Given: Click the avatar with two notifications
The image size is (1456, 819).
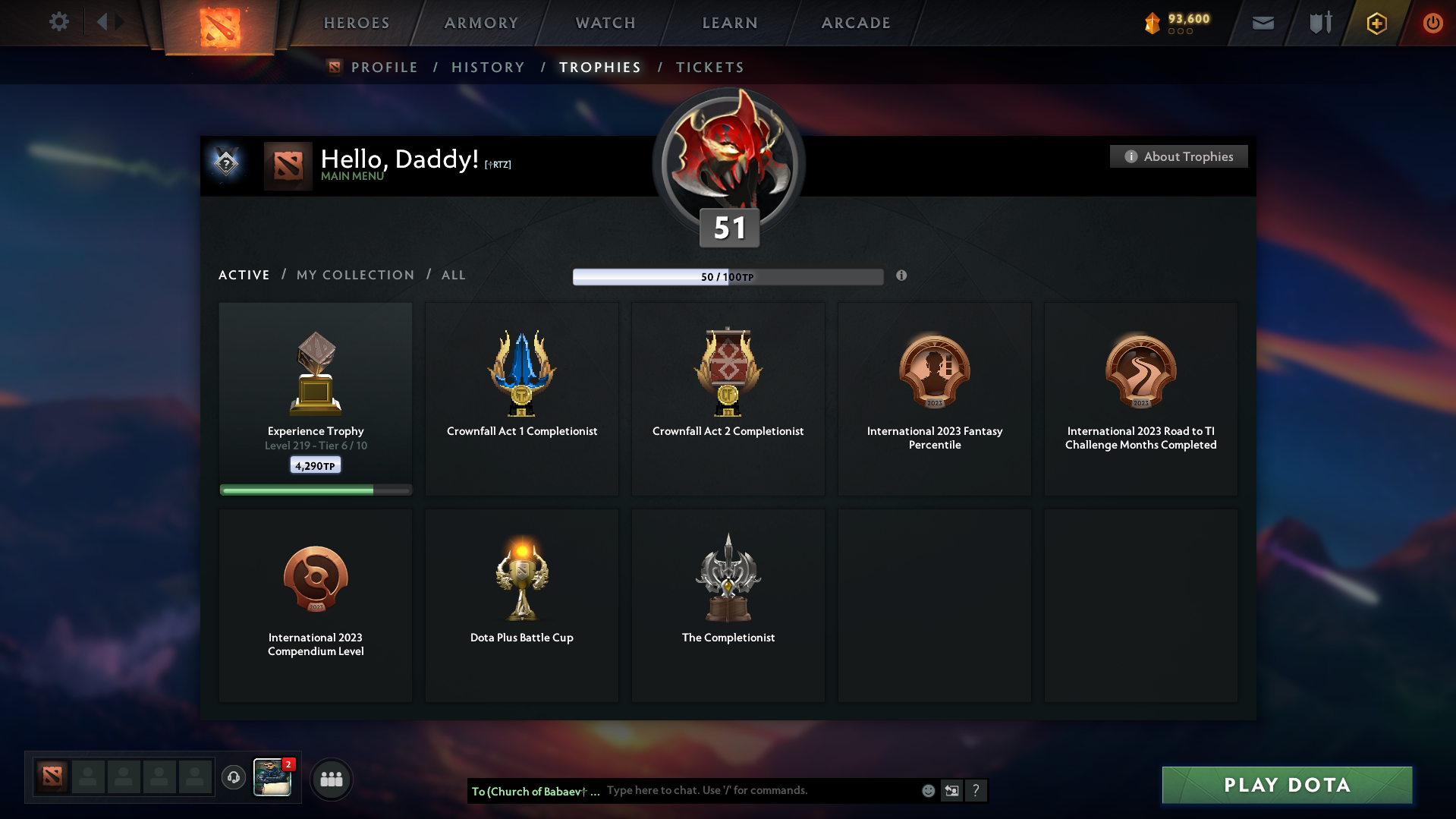Looking at the screenshot, I should click(272, 778).
